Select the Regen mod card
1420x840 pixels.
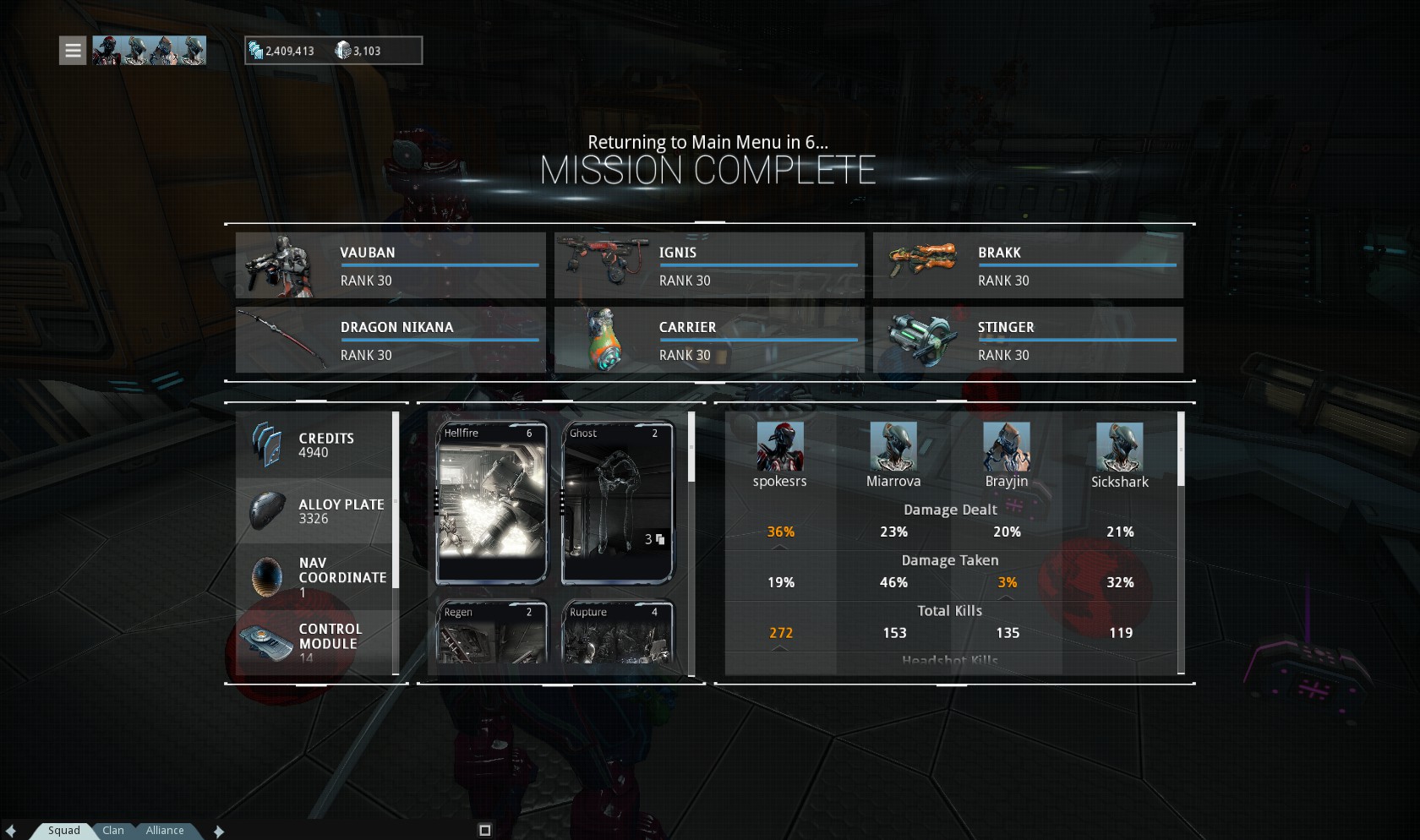pos(491,632)
